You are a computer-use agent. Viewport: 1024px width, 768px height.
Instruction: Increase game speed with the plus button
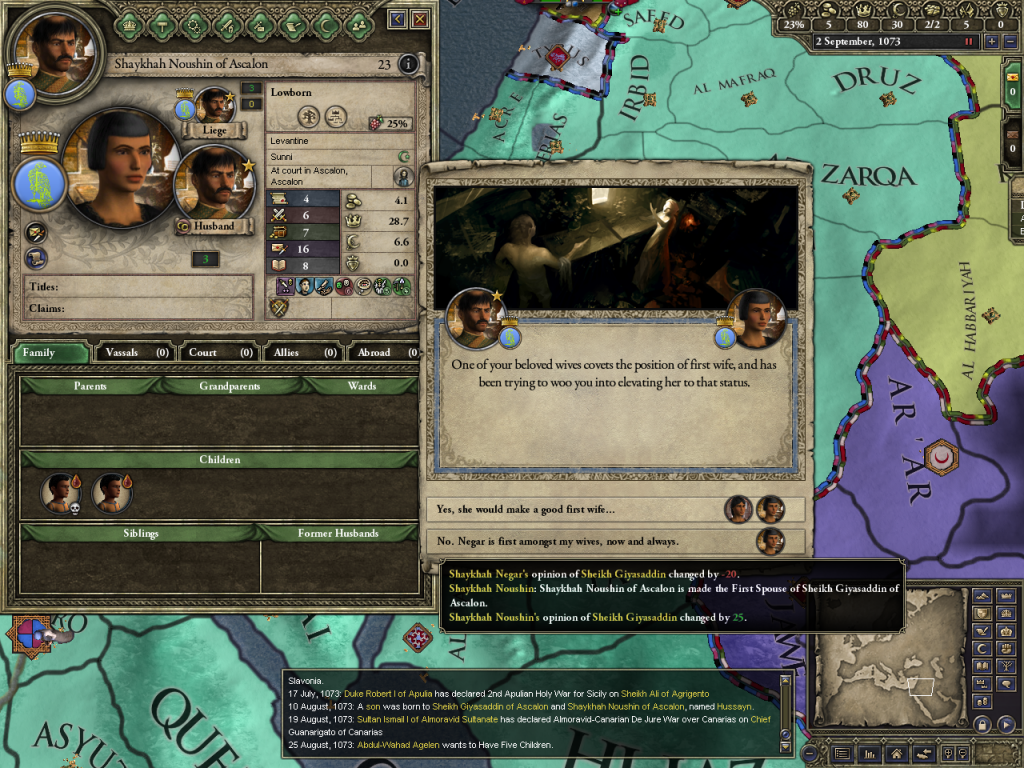pos(992,42)
